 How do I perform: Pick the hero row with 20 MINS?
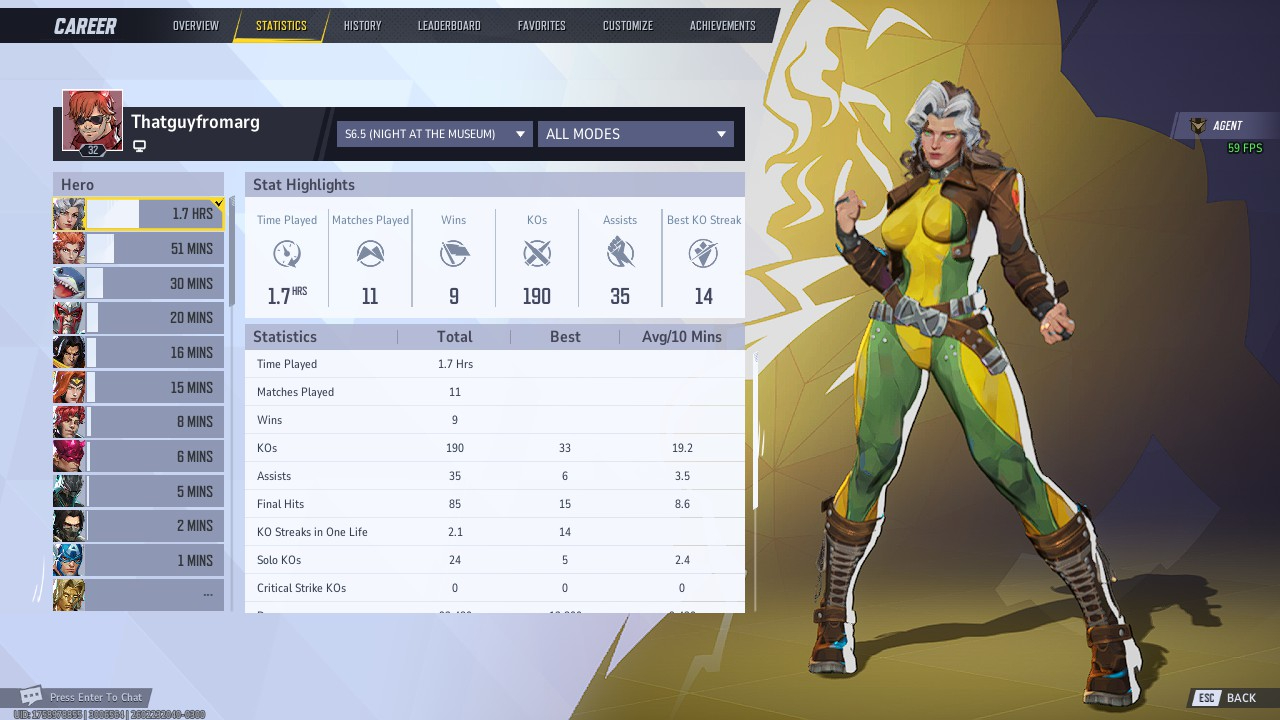coord(139,318)
